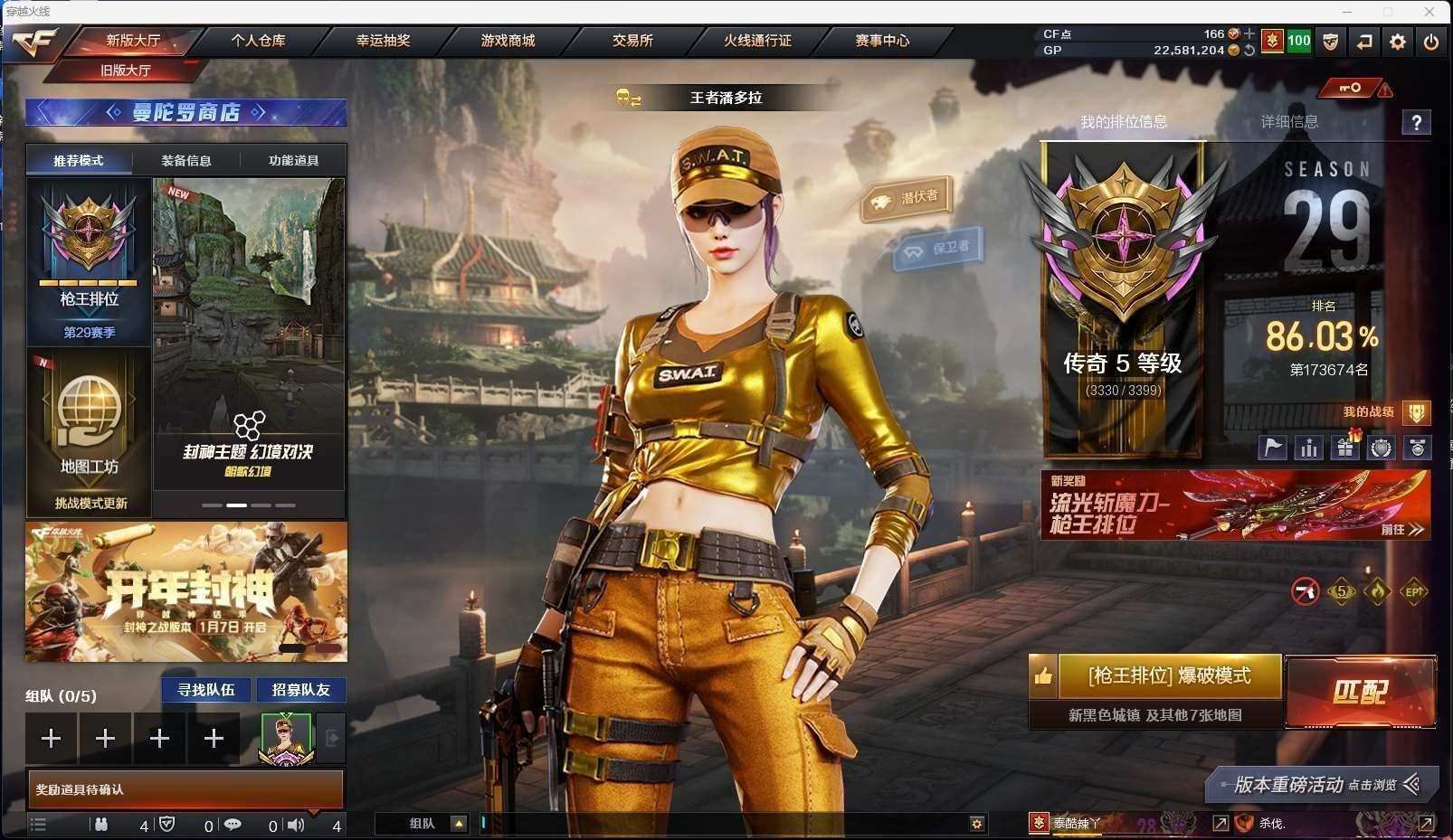Switch to 旧版大厅 old lobby
The image size is (1453, 840).
pos(126,71)
